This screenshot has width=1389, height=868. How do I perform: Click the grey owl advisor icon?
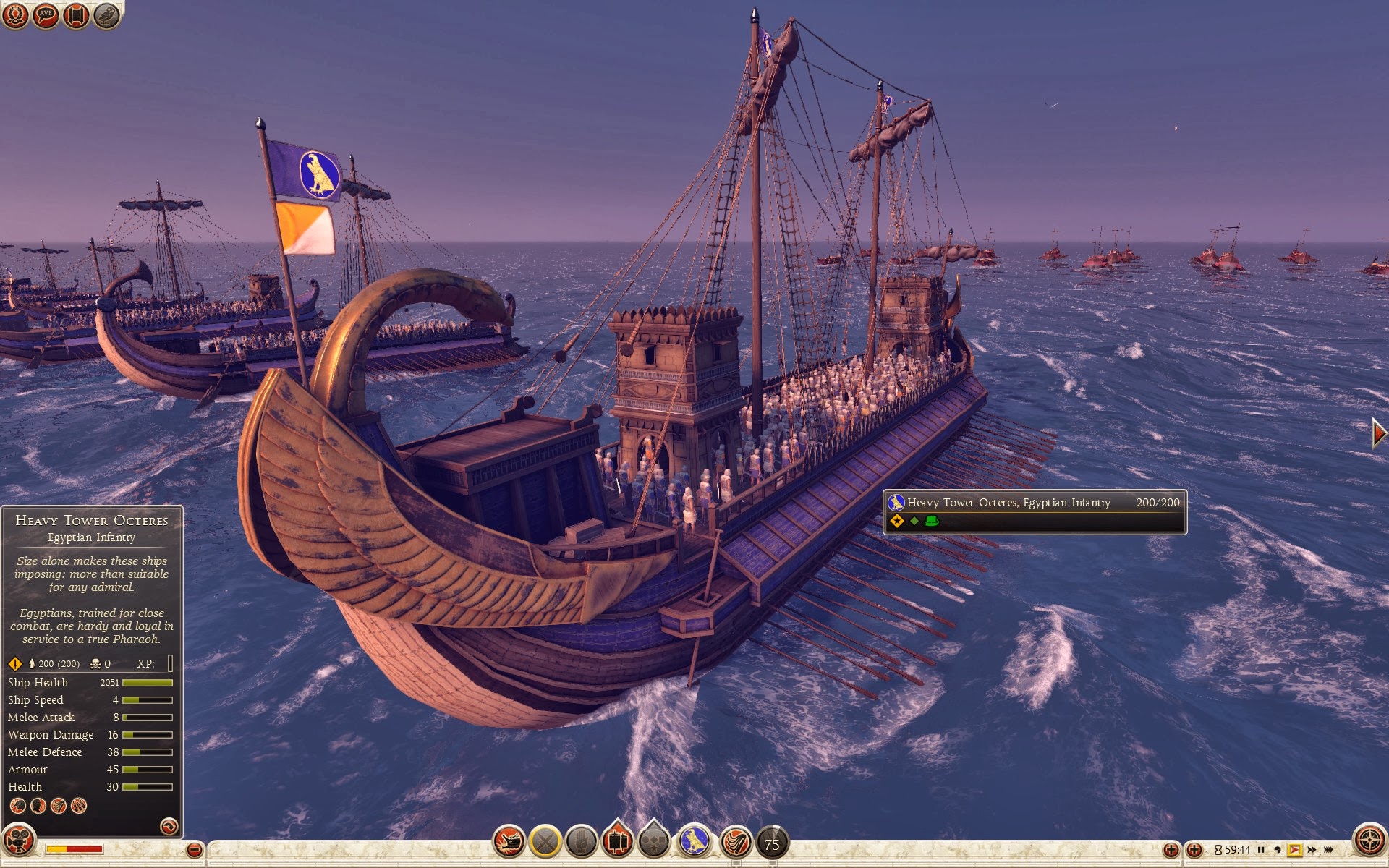106,15
